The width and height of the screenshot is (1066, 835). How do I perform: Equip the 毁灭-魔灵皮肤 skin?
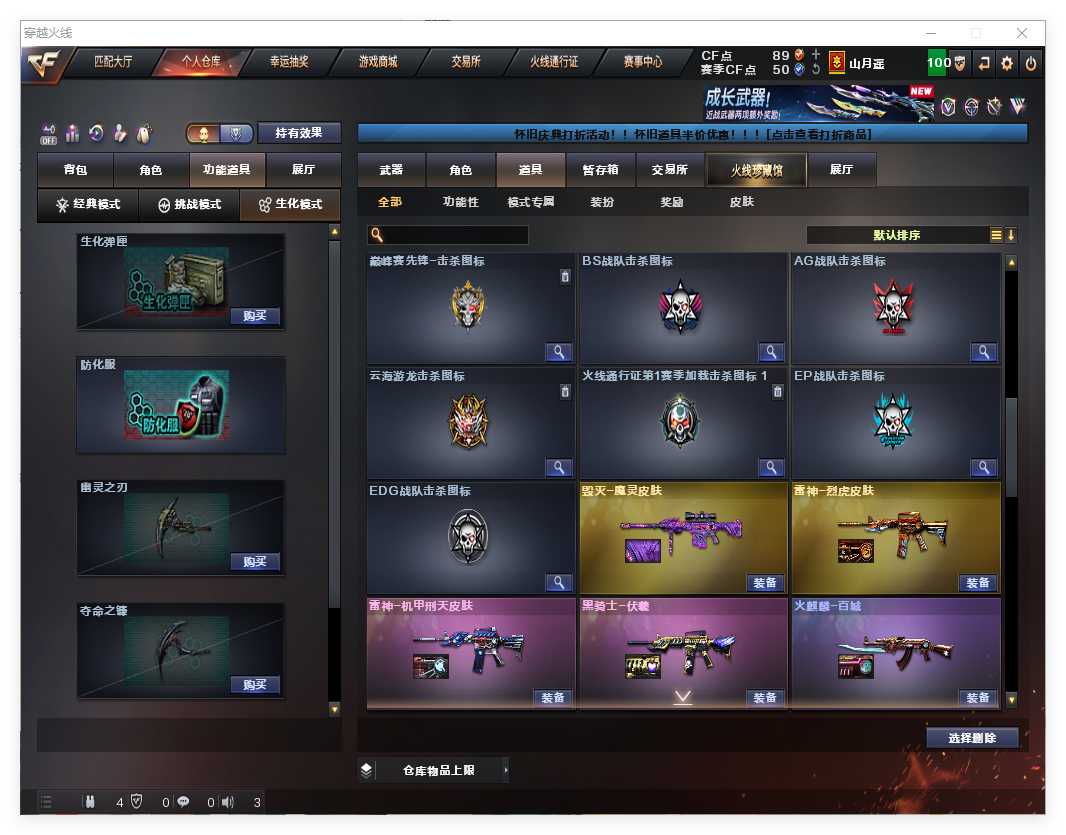point(765,583)
